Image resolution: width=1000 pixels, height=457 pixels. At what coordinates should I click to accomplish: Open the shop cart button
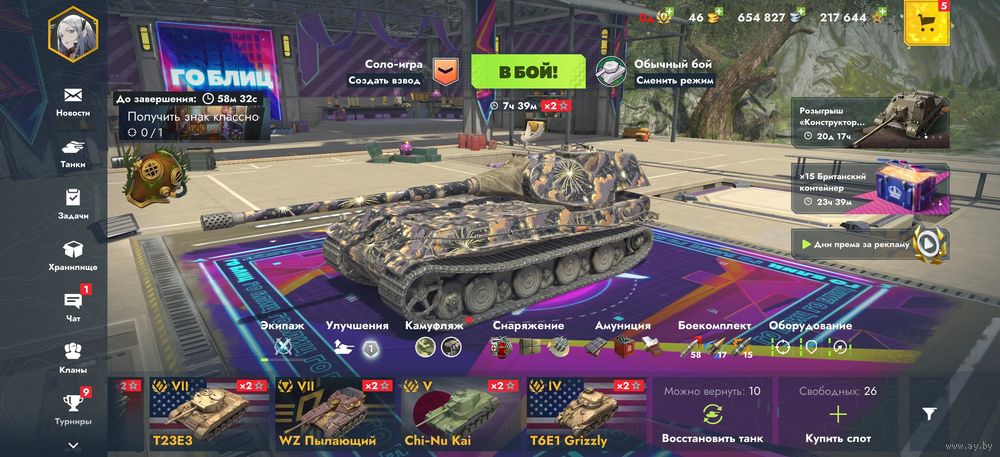pyautogui.click(x=927, y=23)
